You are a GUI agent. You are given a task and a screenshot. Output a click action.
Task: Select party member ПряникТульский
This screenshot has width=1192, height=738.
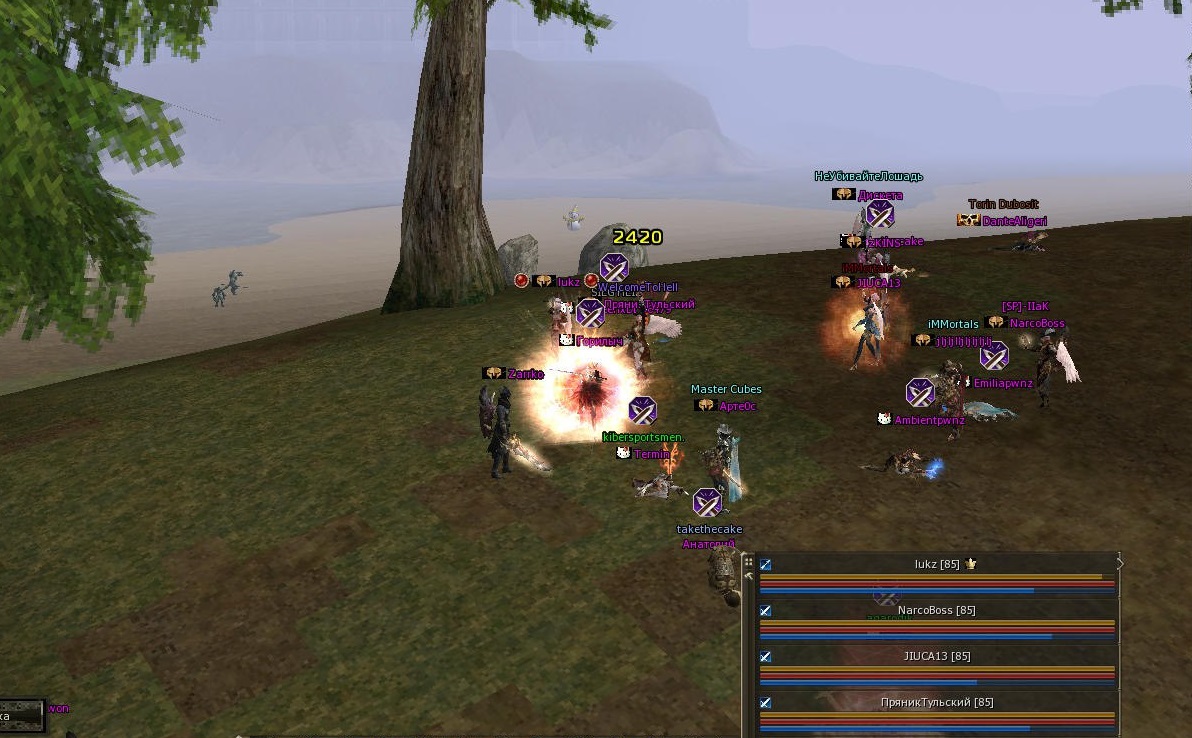(937, 703)
